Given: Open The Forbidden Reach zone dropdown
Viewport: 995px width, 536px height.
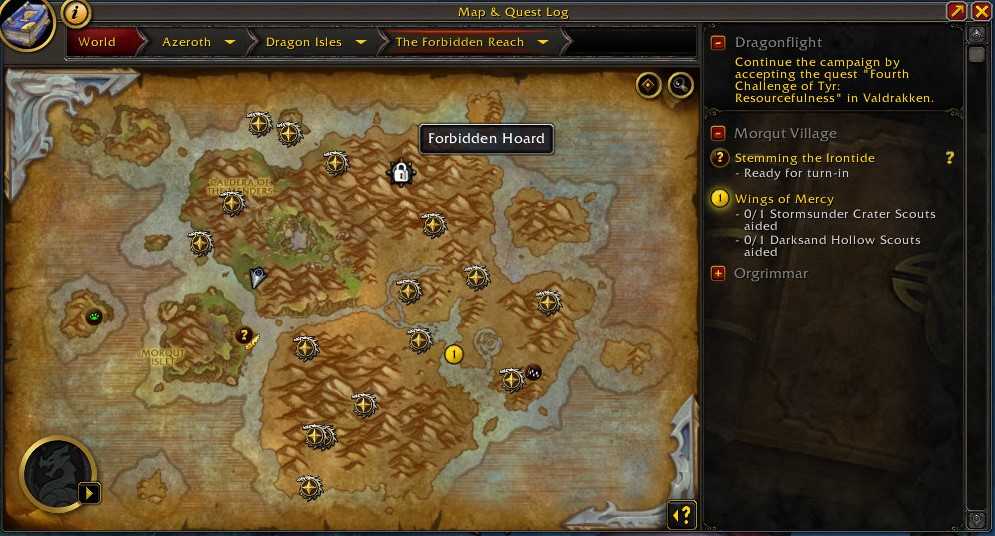Looking at the screenshot, I should pos(543,42).
